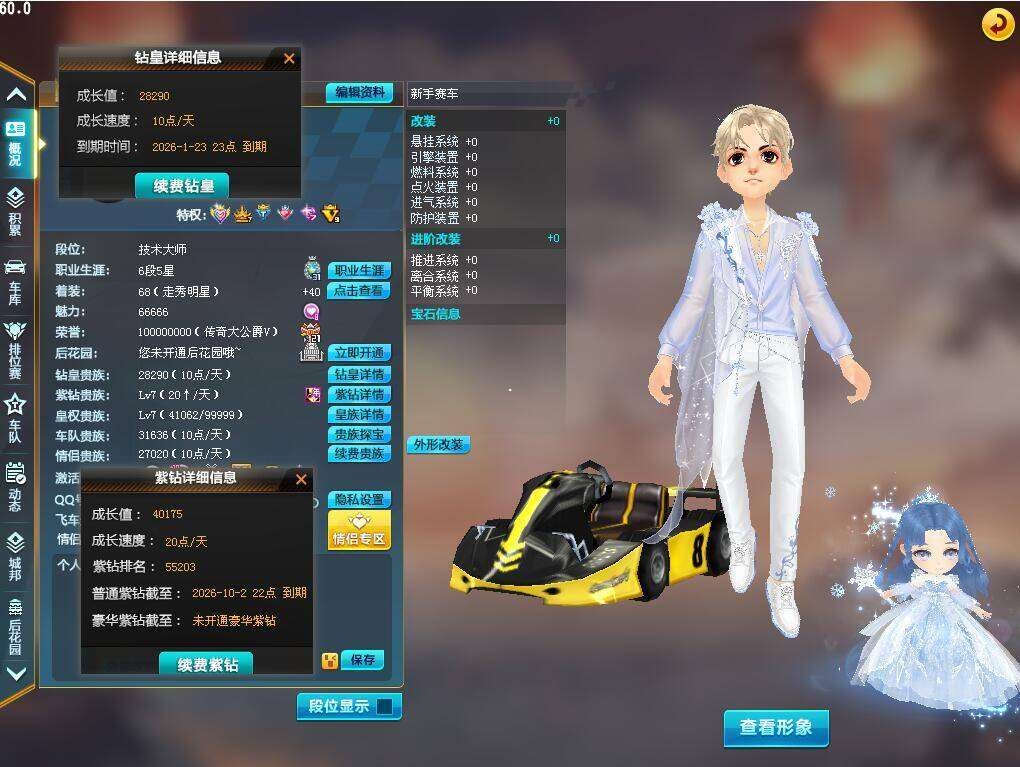
Task: Select the 点击查看 outfit button
Action: [359, 291]
